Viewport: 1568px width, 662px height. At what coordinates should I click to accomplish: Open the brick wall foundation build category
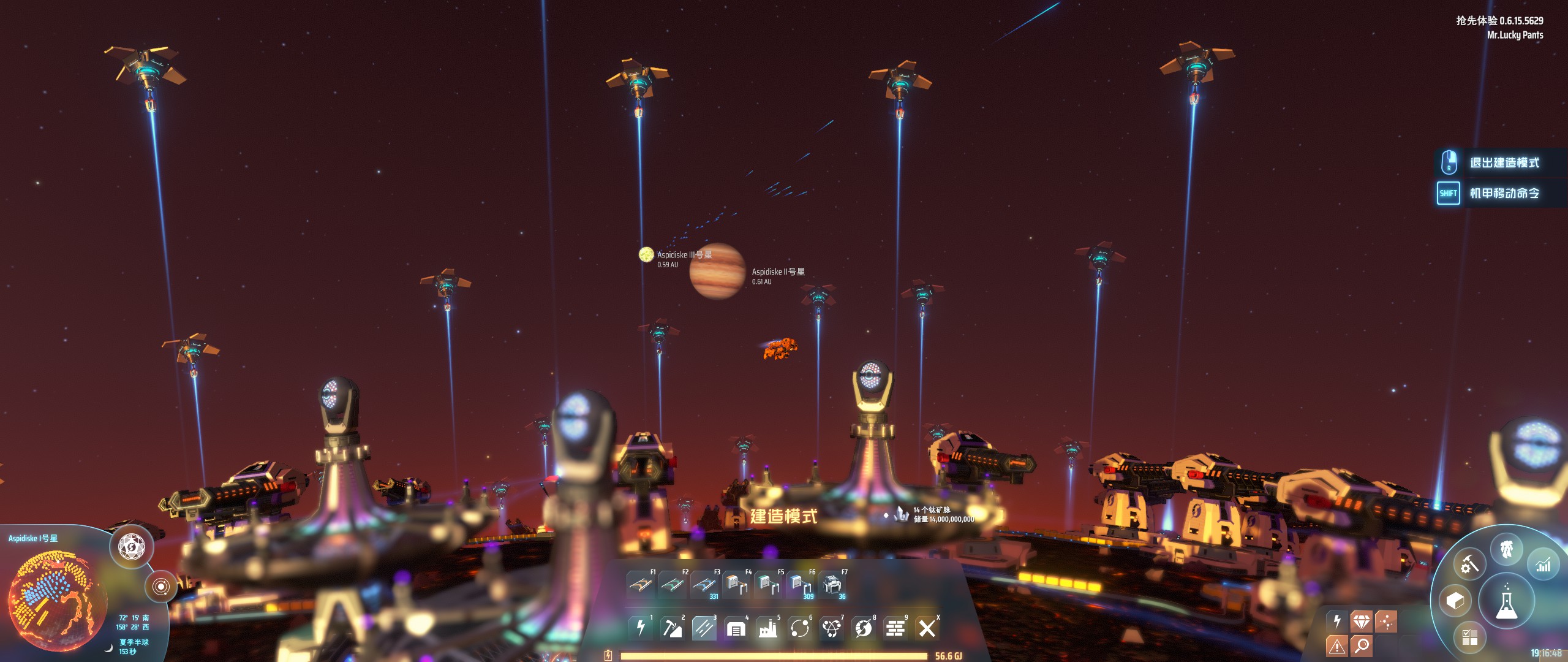(895, 628)
